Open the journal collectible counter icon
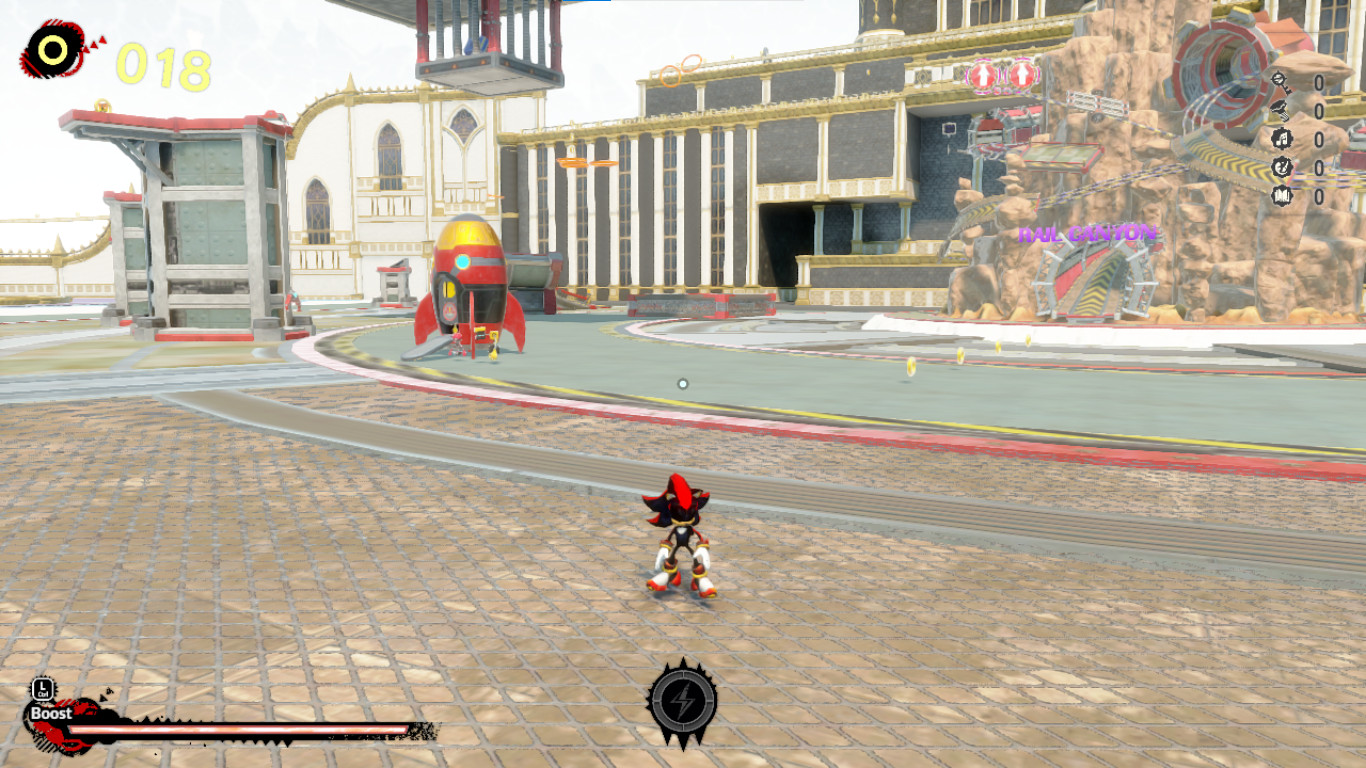 (x=1281, y=195)
